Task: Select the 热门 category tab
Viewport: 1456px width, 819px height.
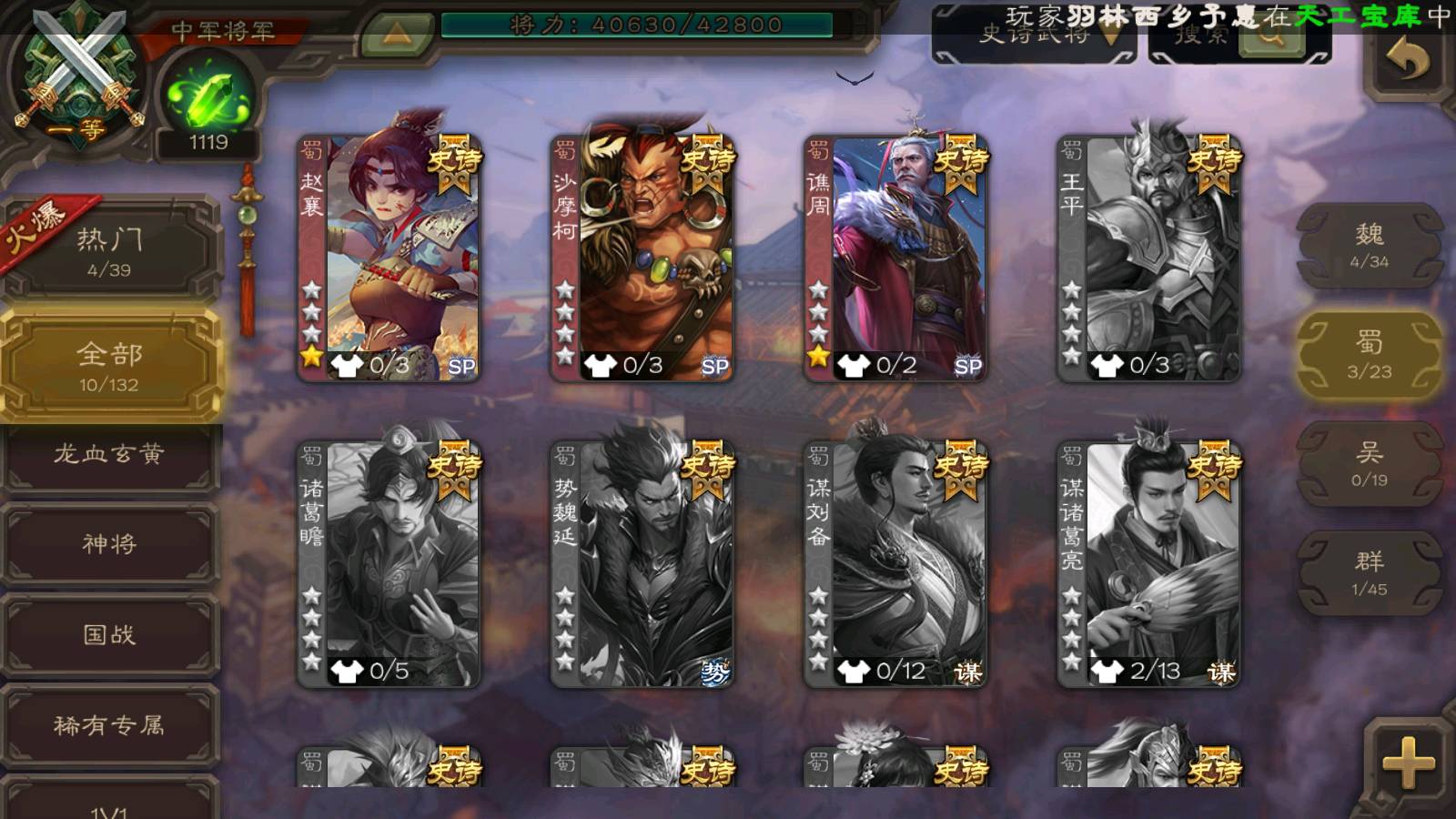Action: pos(109,250)
